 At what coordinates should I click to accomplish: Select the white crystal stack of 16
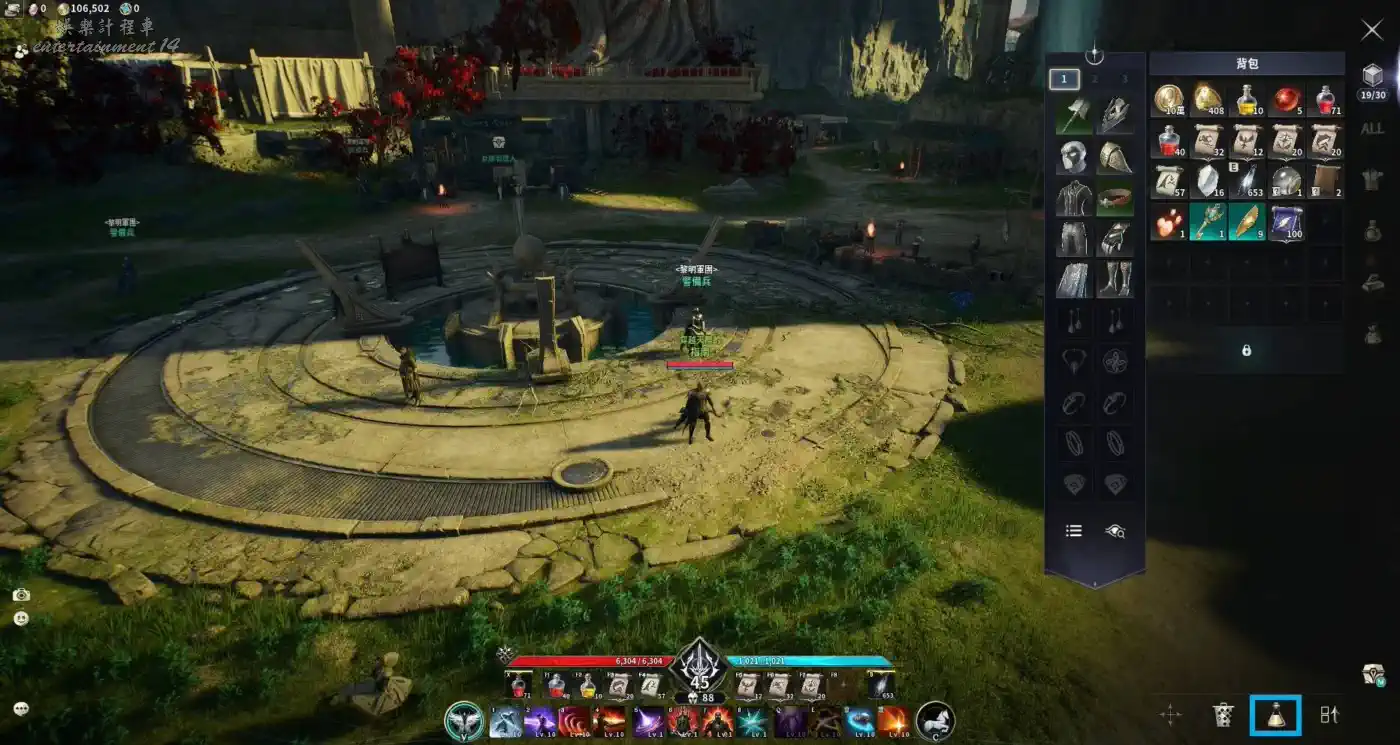(x=1208, y=181)
